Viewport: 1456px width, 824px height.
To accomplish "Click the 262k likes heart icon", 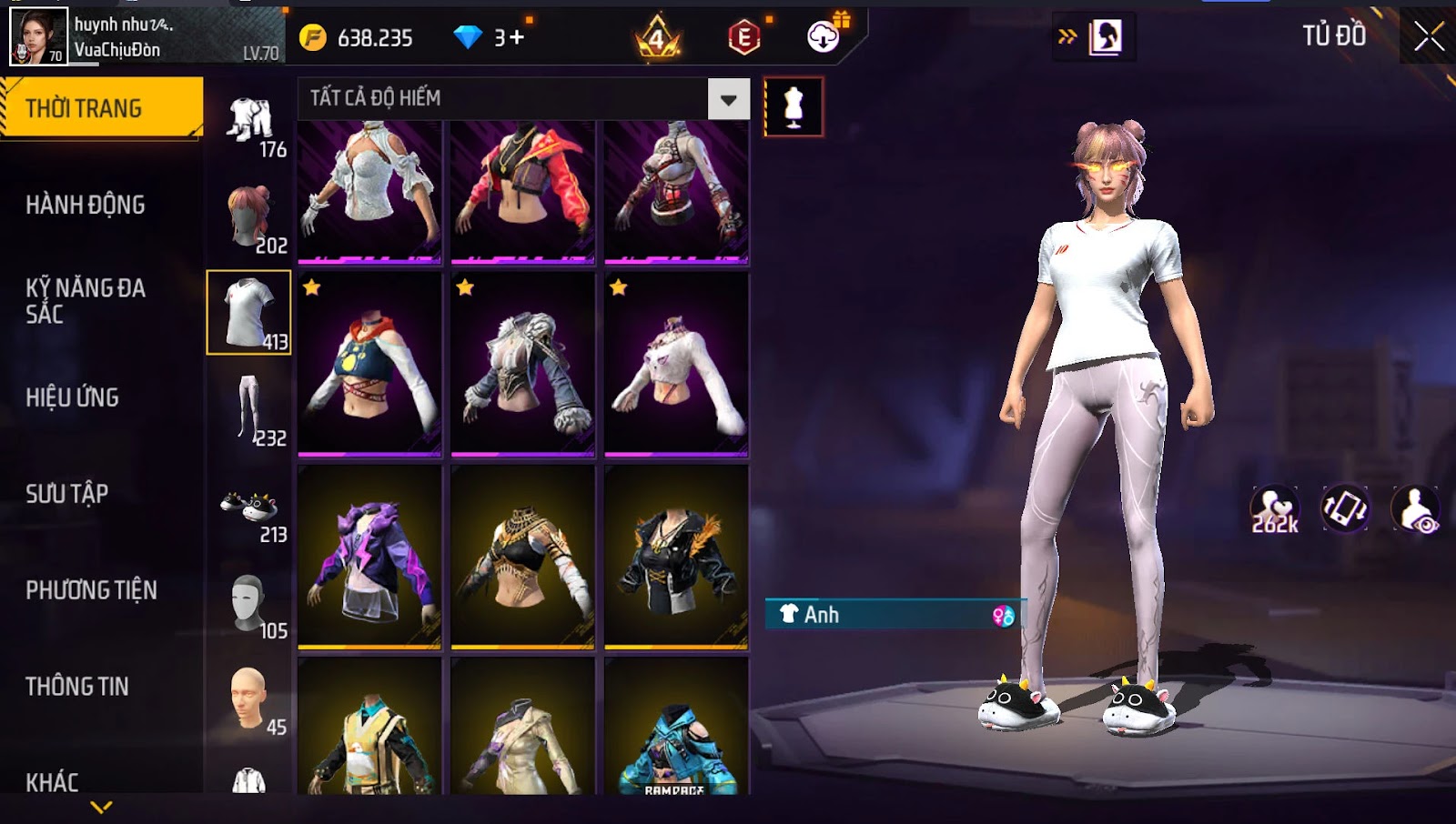I will 1274,509.
